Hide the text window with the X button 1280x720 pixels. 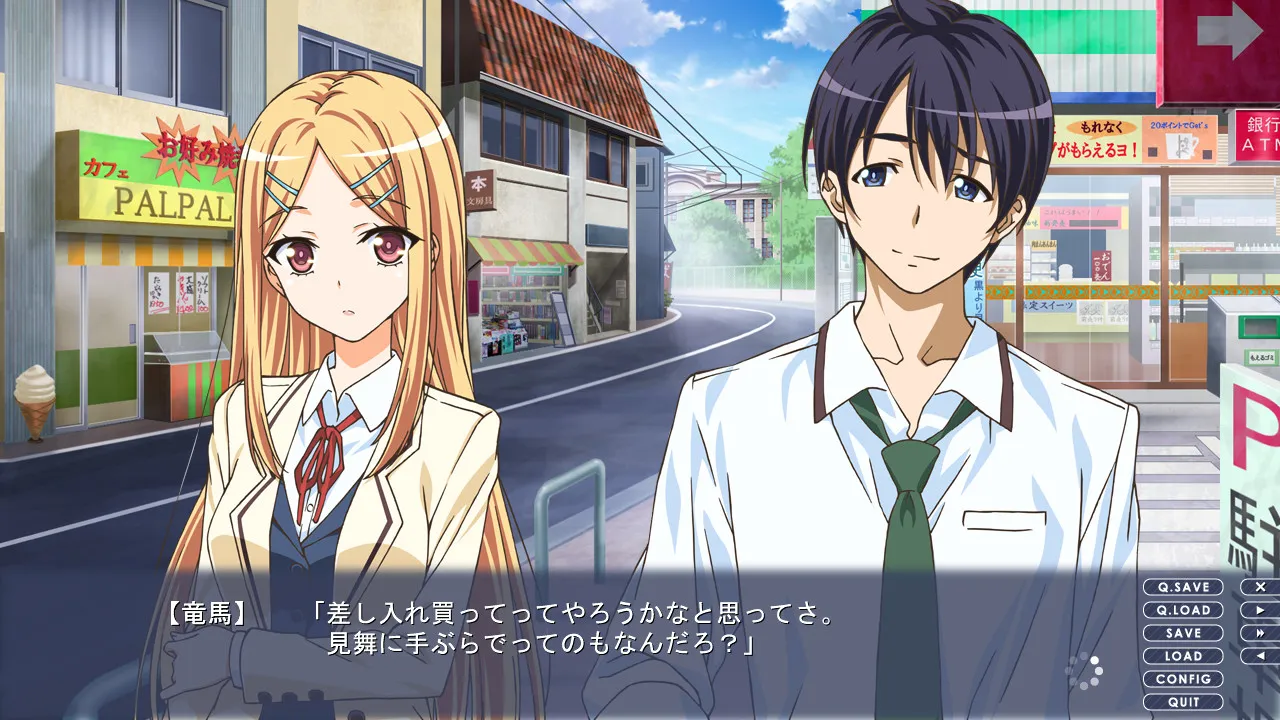pos(1260,587)
